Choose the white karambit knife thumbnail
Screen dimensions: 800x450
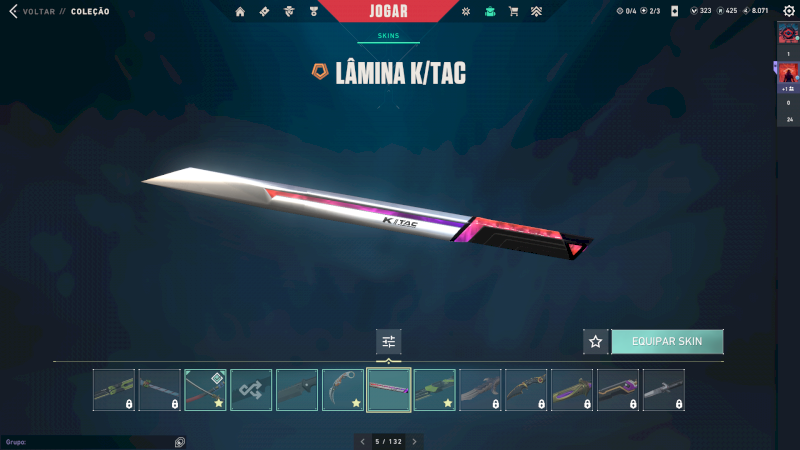343,390
